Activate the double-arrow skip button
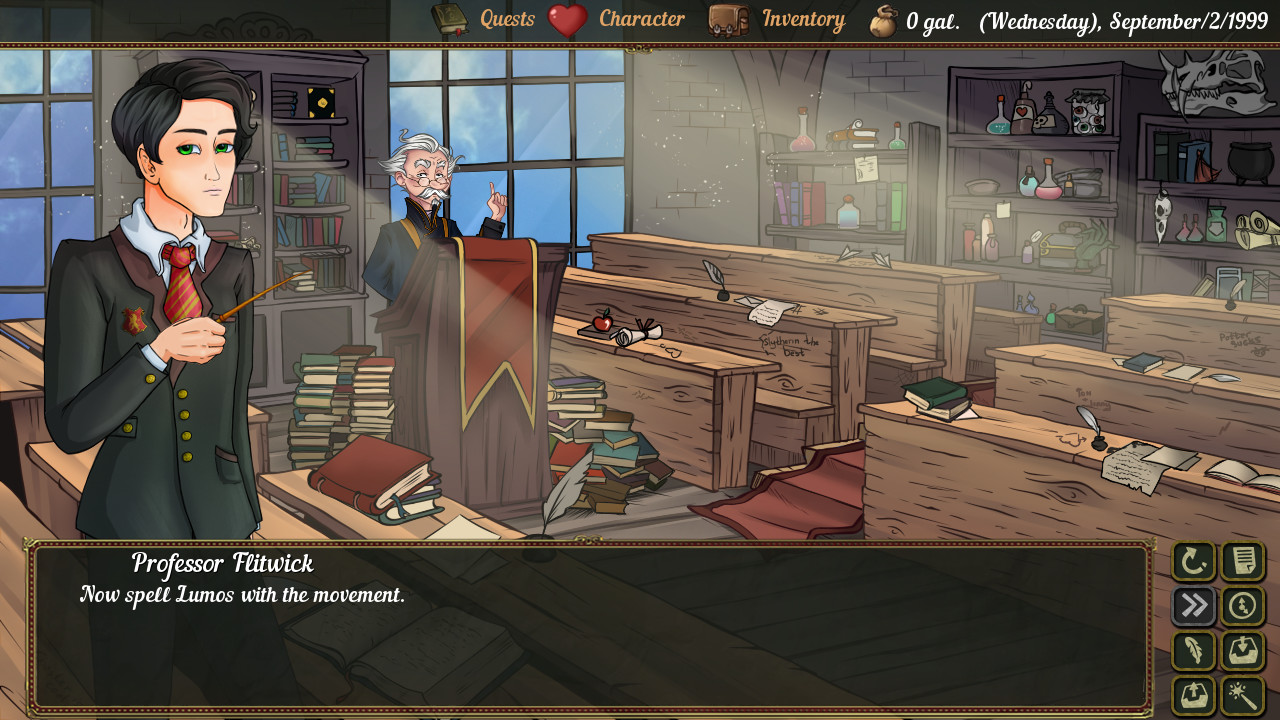Viewport: 1280px width, 720px height. [x=1194, y=606]
